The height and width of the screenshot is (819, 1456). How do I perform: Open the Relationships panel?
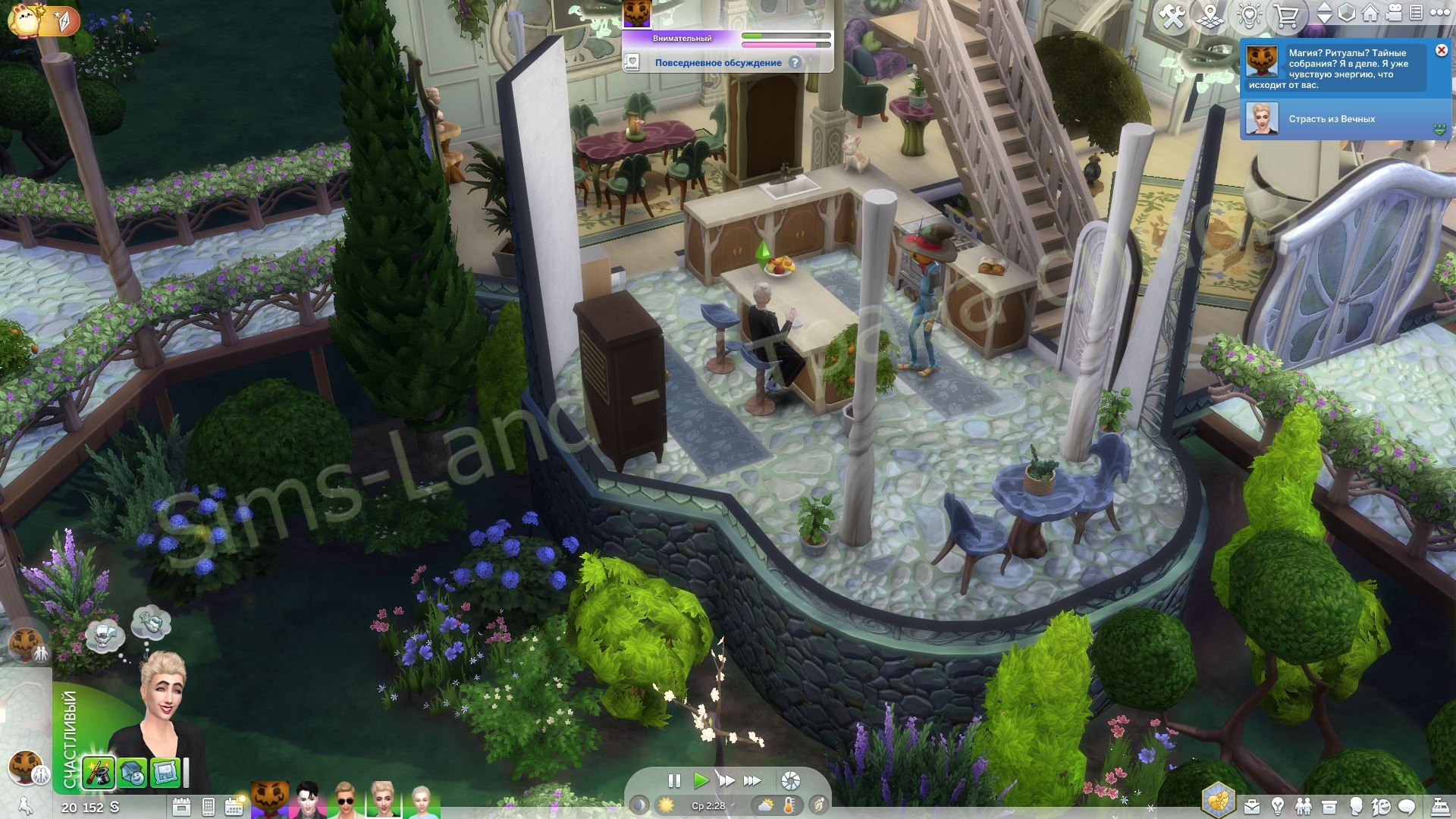pyautogui.click(x=1304, y=806)
